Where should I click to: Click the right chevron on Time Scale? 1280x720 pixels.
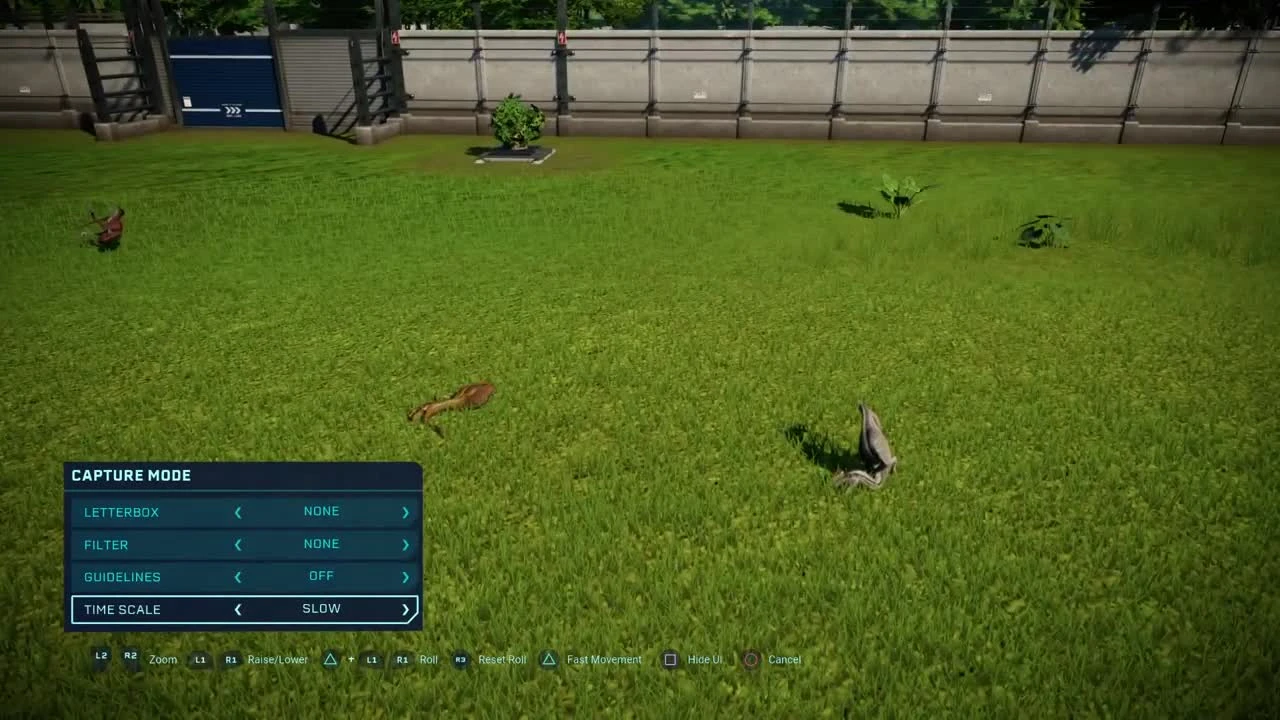click(405, 609)
